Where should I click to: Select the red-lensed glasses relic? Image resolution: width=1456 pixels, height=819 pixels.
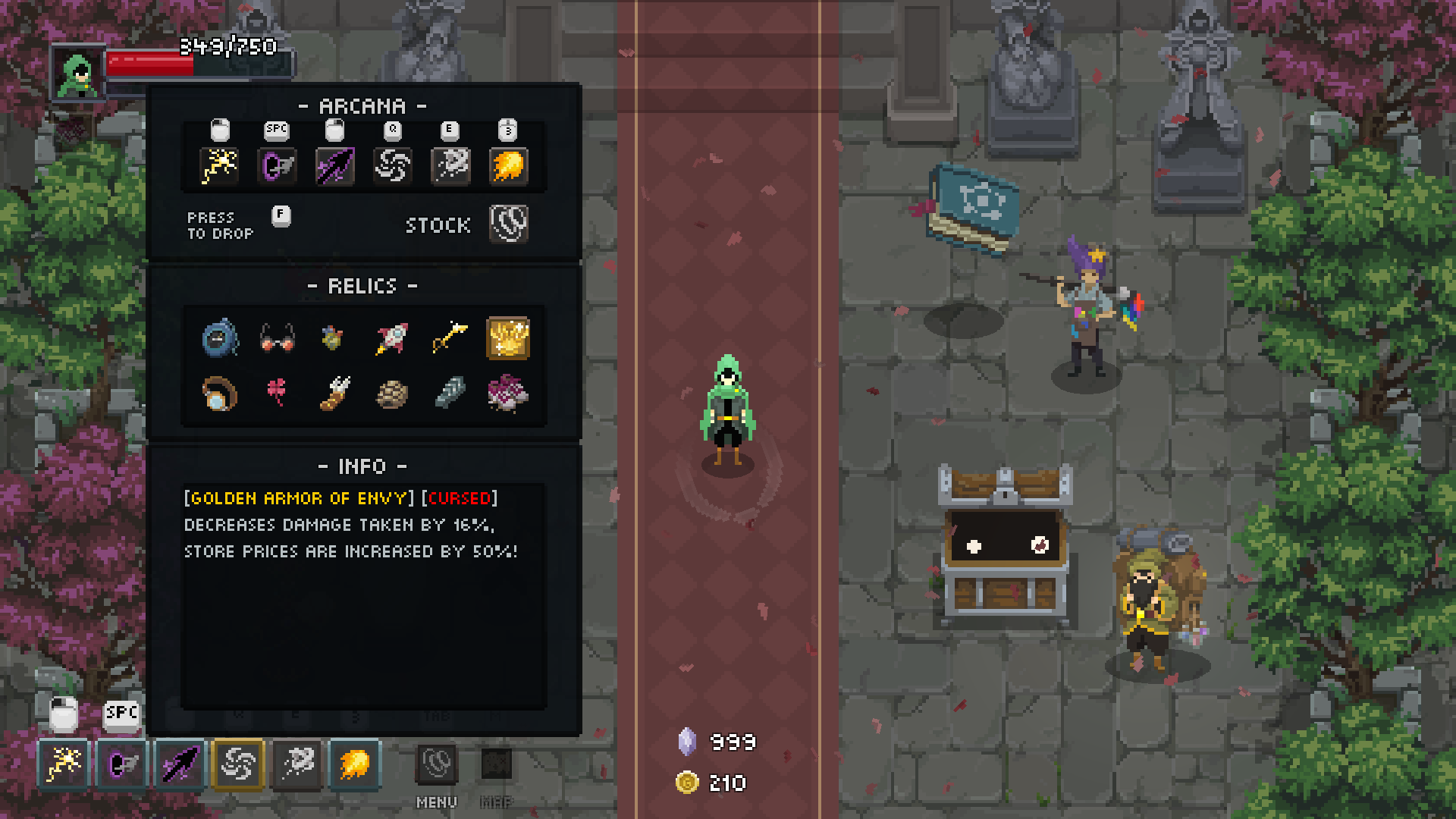click(x=277, y=338)
